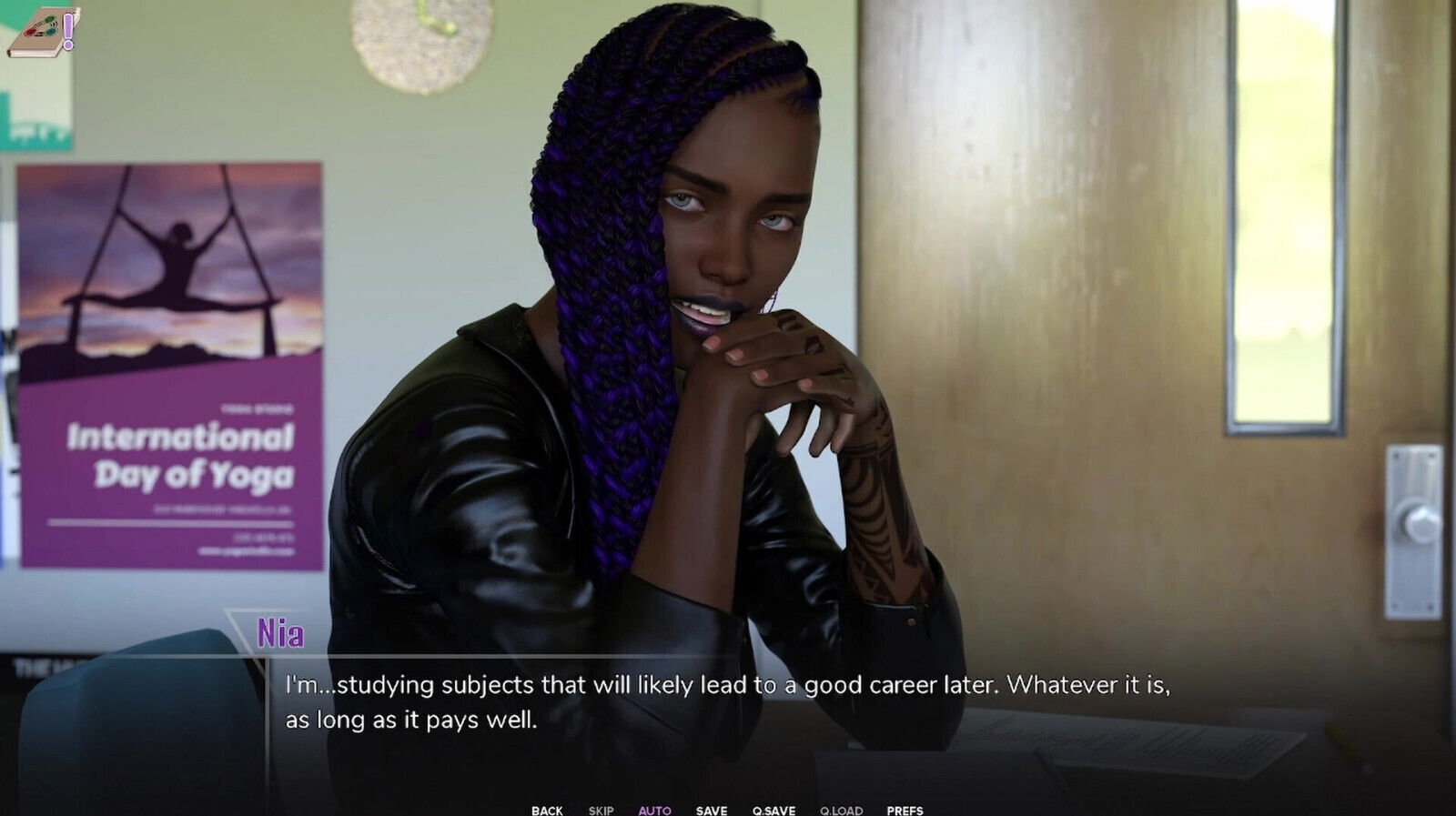This screenshot has width=1456, height=816.
Task: Quick save with Q.SAVE
Action: [773, 810]
